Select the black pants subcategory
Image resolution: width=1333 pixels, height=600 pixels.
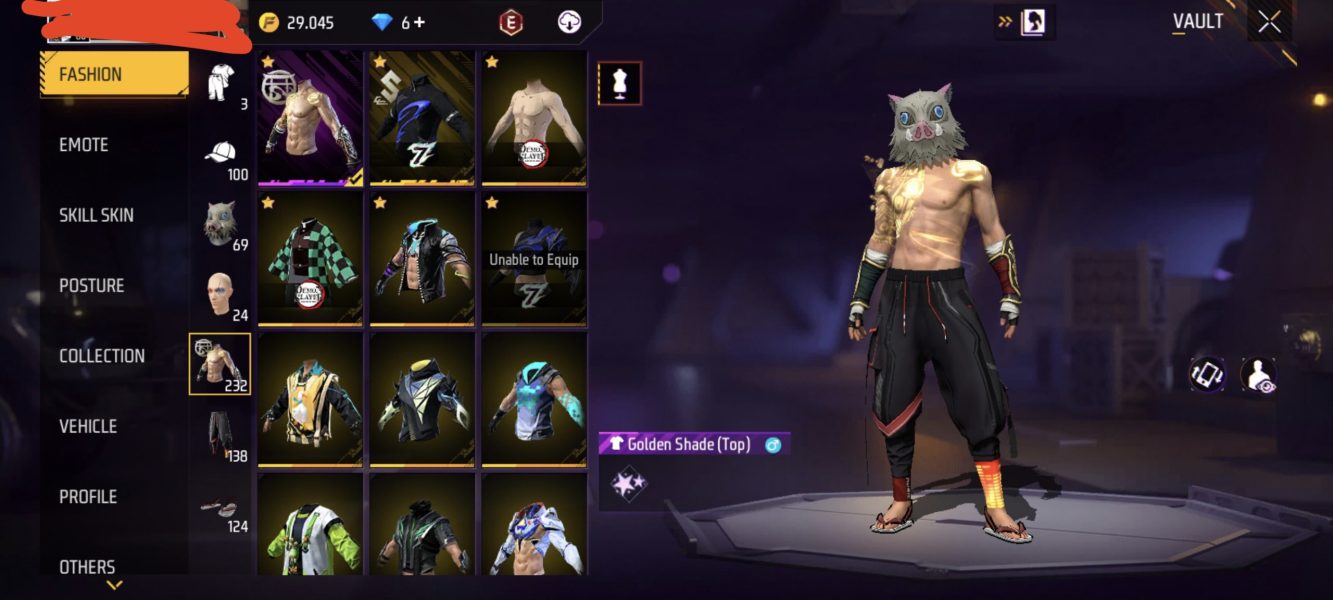pos(220,435)
